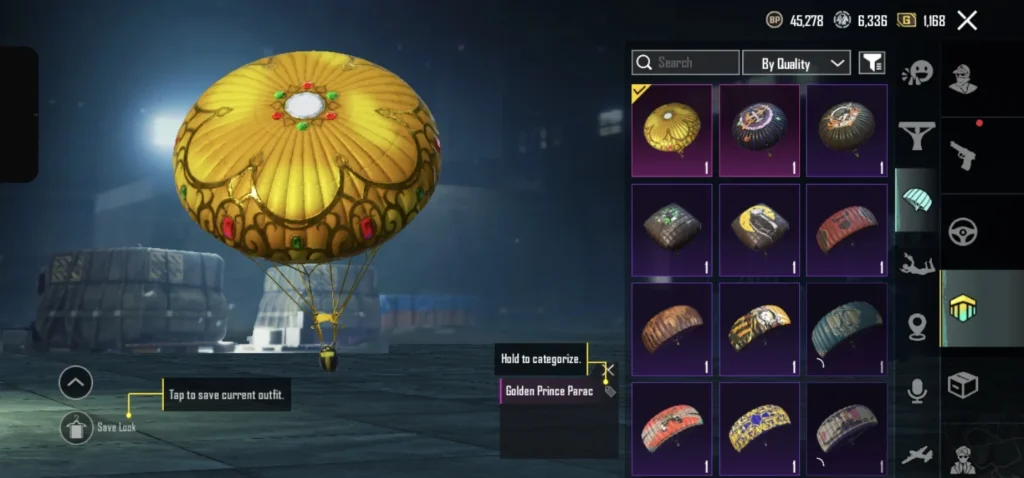Switch to the location pin tab

tap(916, 326)
